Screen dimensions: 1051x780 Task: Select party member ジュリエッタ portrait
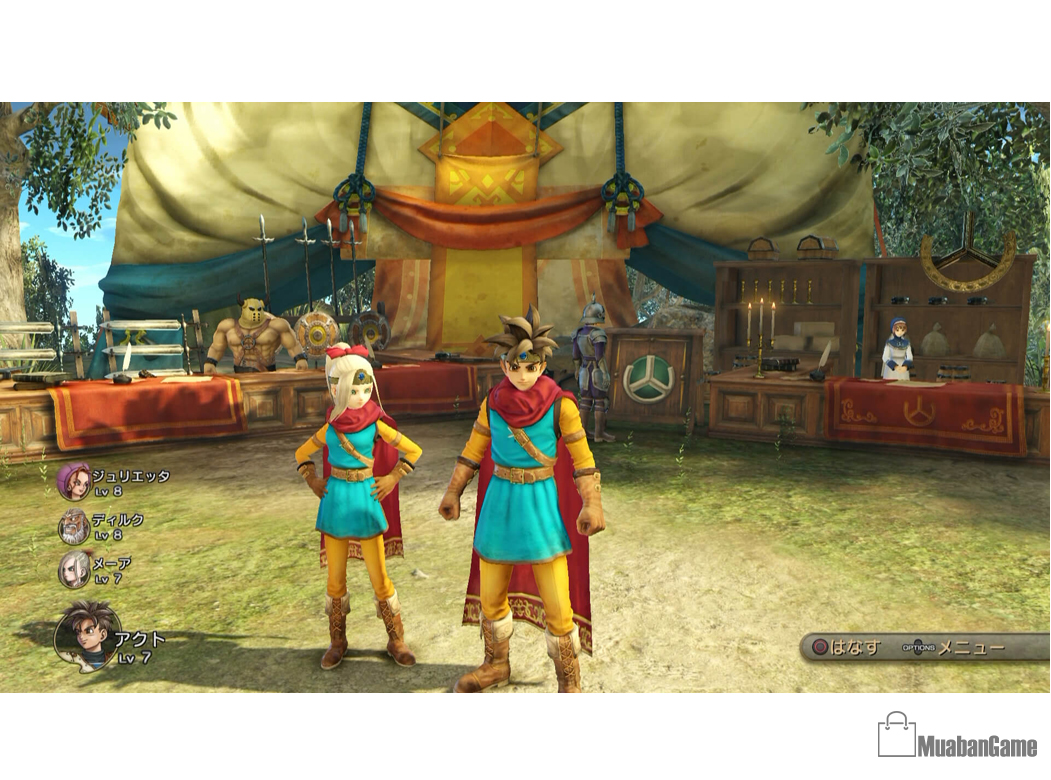click(x=74, y=481)
